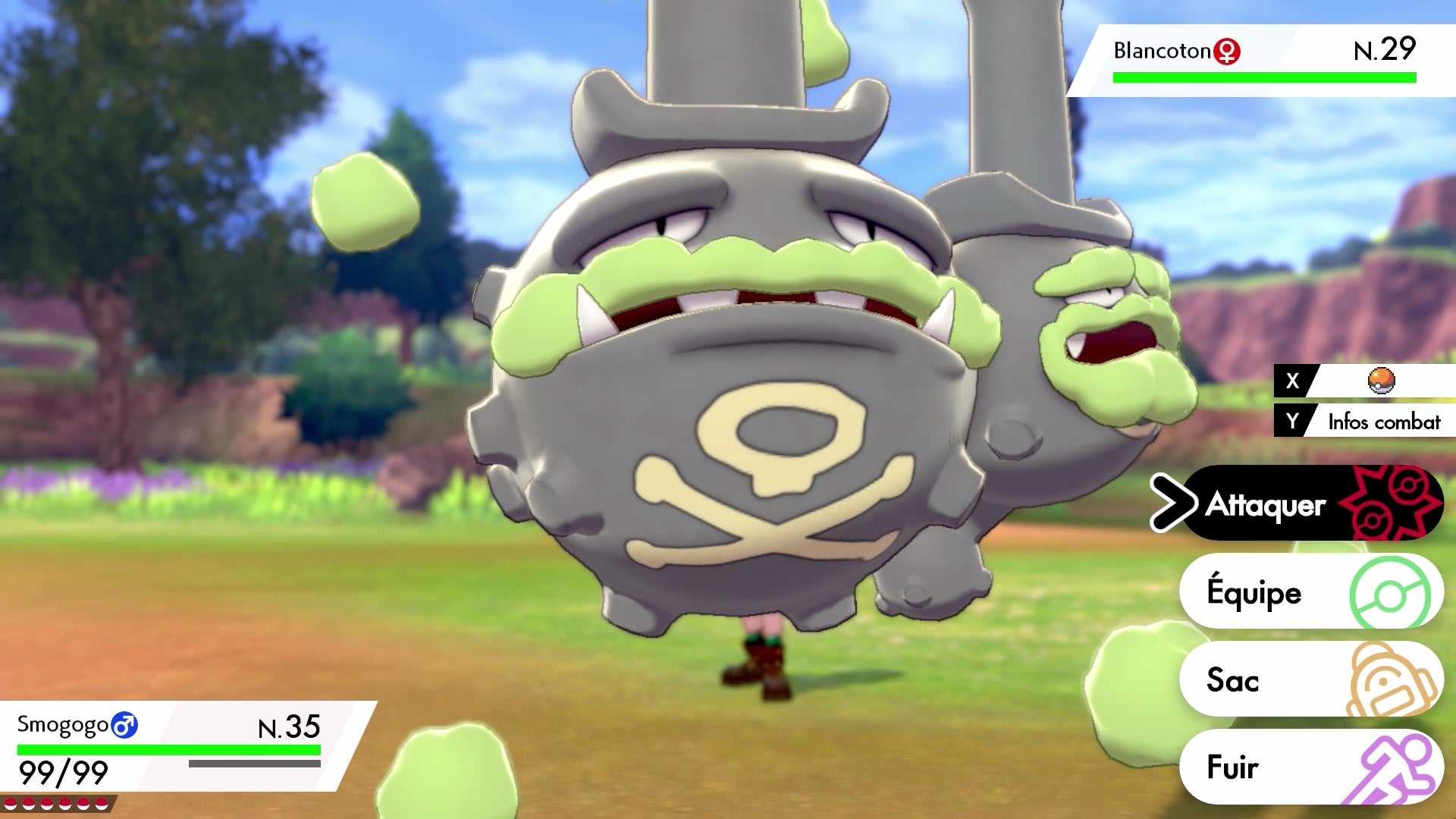Click Smogogo's male gender symbol
1456x819 pixels.
coord(124,726)
